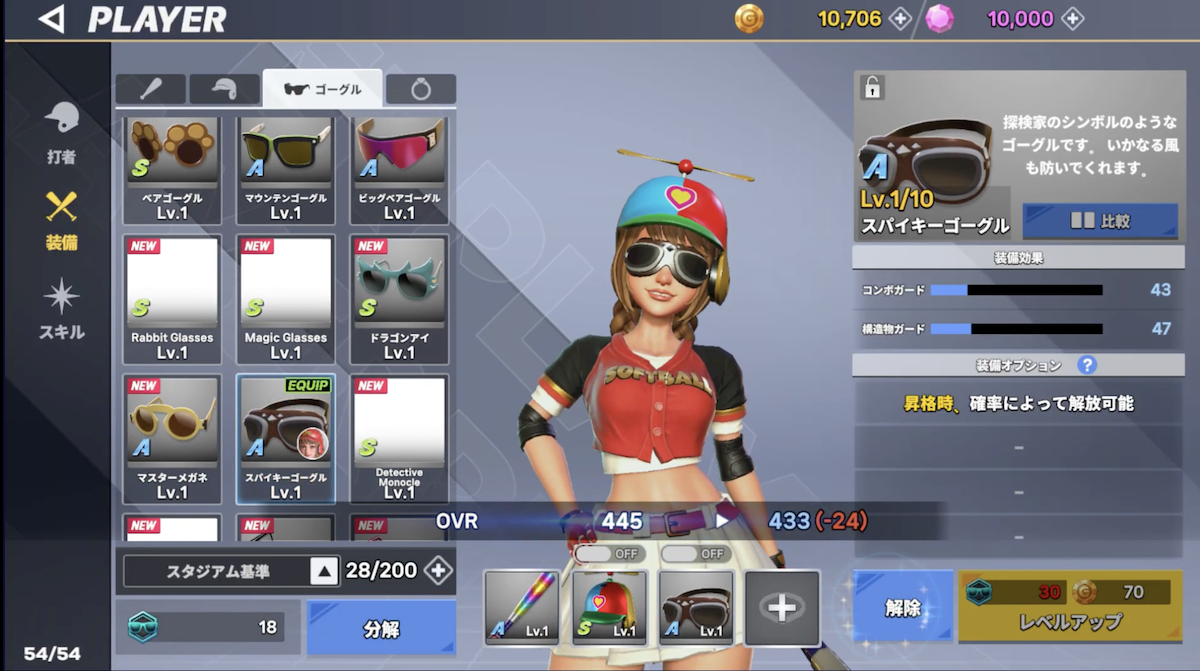
Task: Unequip goggles with 解除 button
Action: tap(903, 607)
